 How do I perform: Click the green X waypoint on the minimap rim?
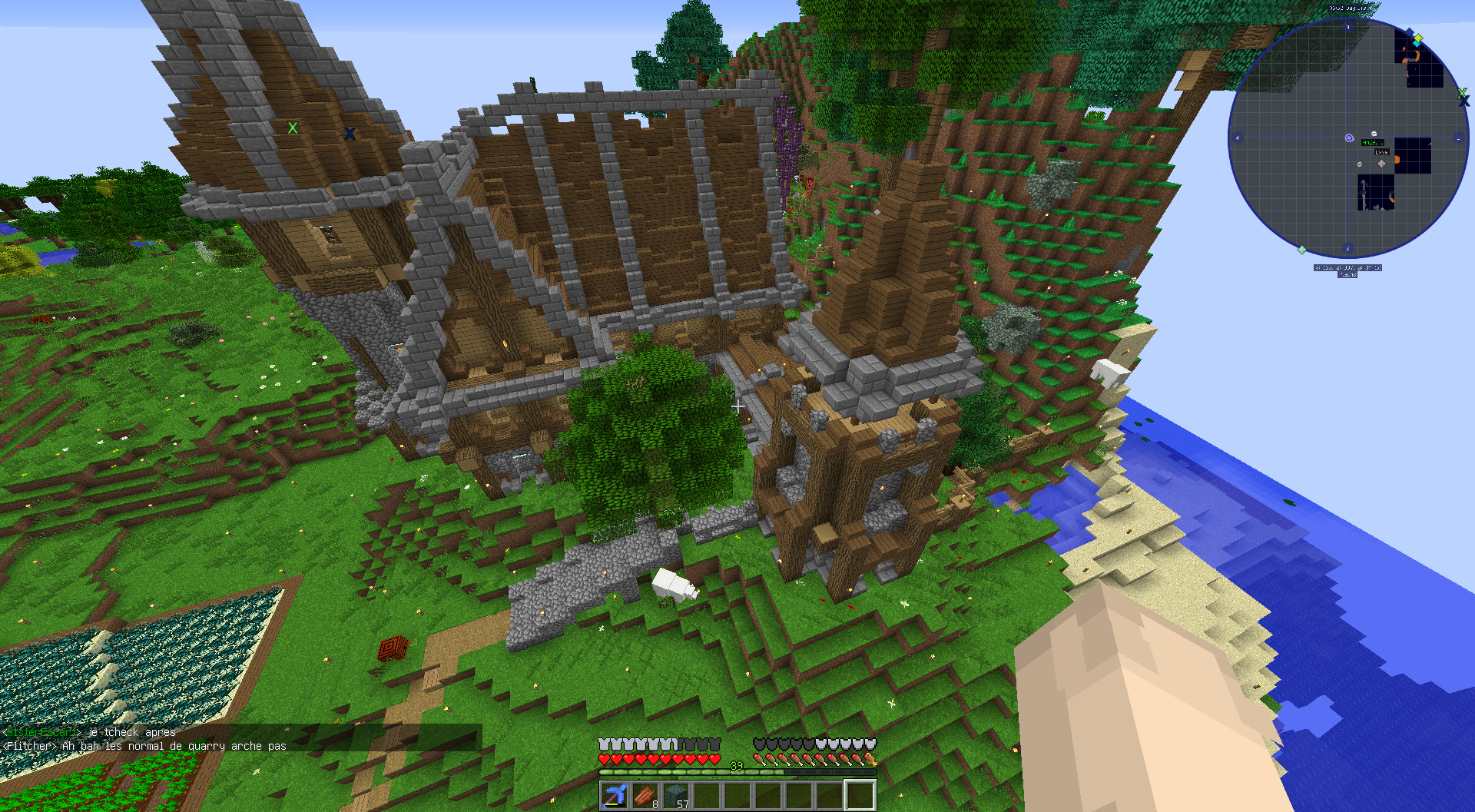[x=1461, y=93]
